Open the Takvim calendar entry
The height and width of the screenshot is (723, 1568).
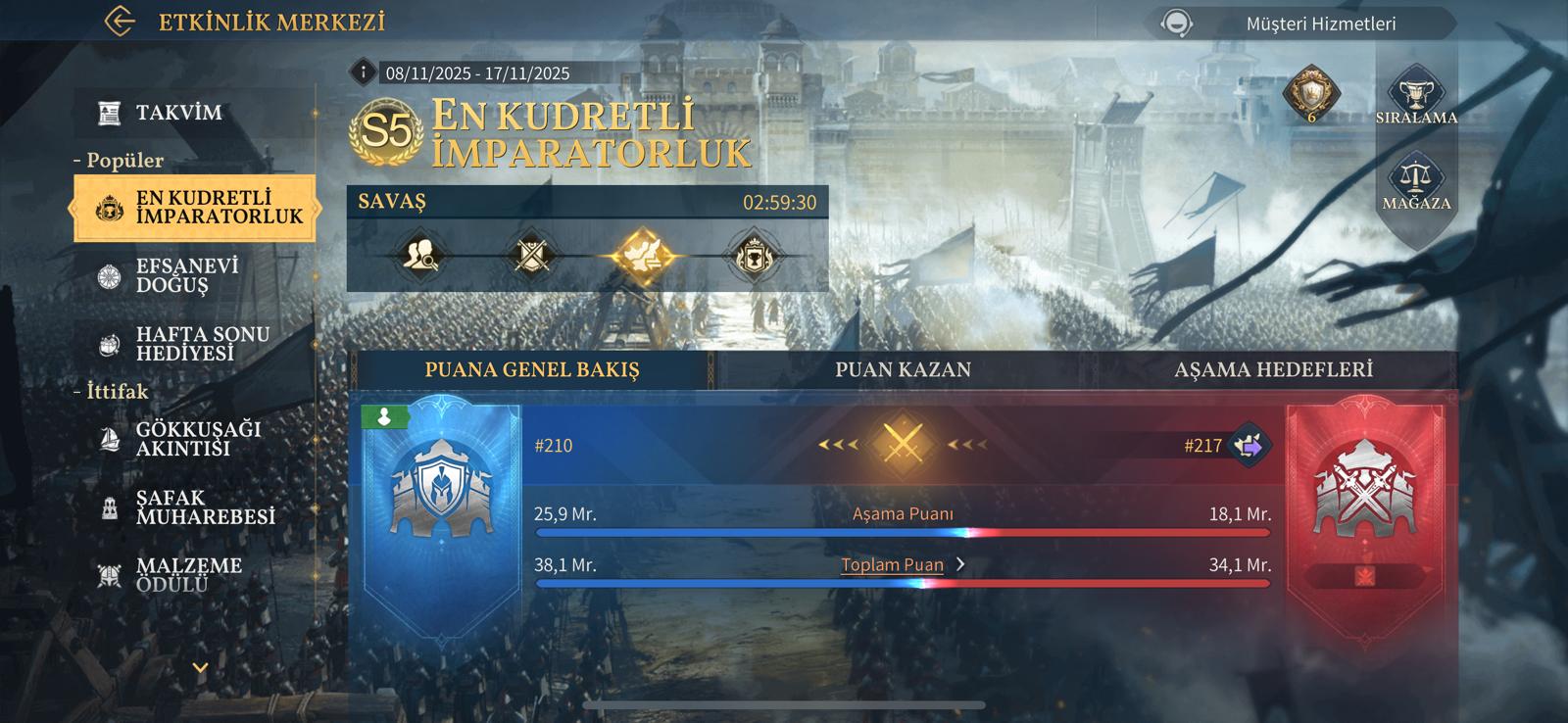pos(178,113)
